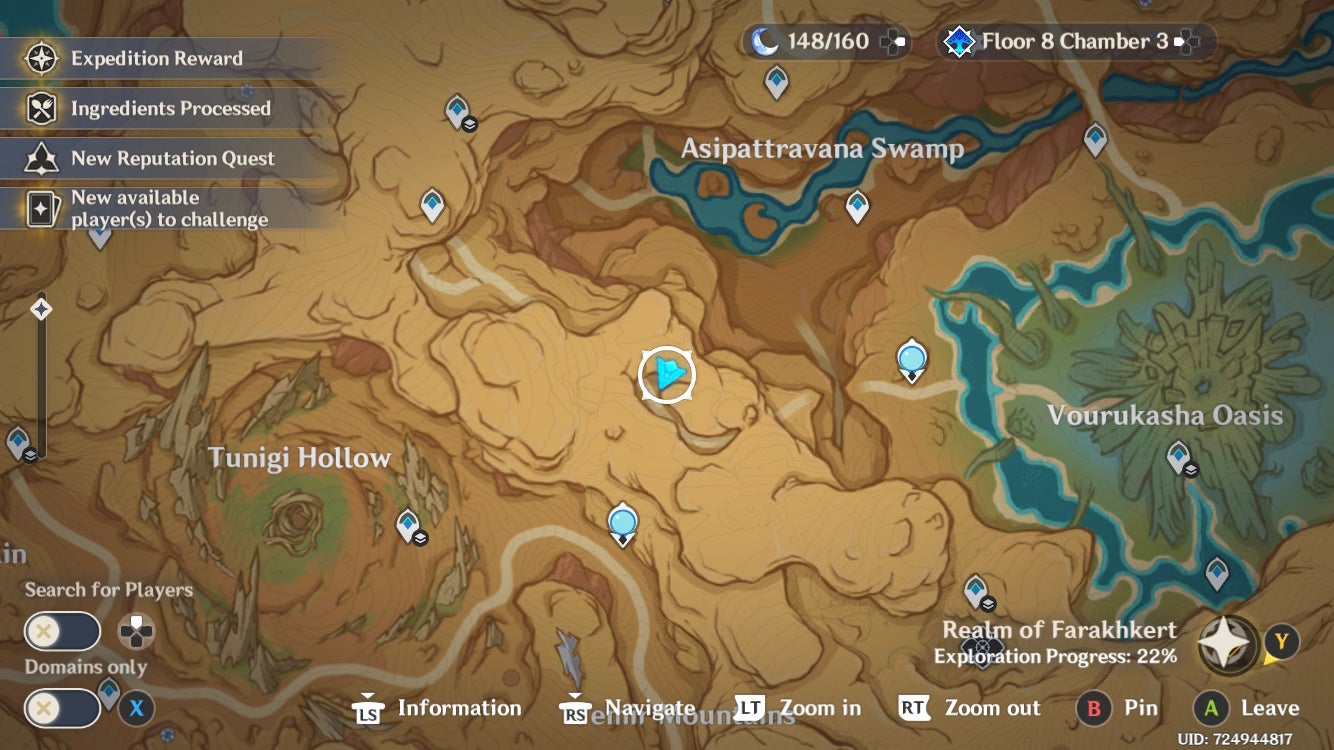
Task: Adjust the map zoom slider on the left
Action: pyautogui.click(x=40, y=310)
